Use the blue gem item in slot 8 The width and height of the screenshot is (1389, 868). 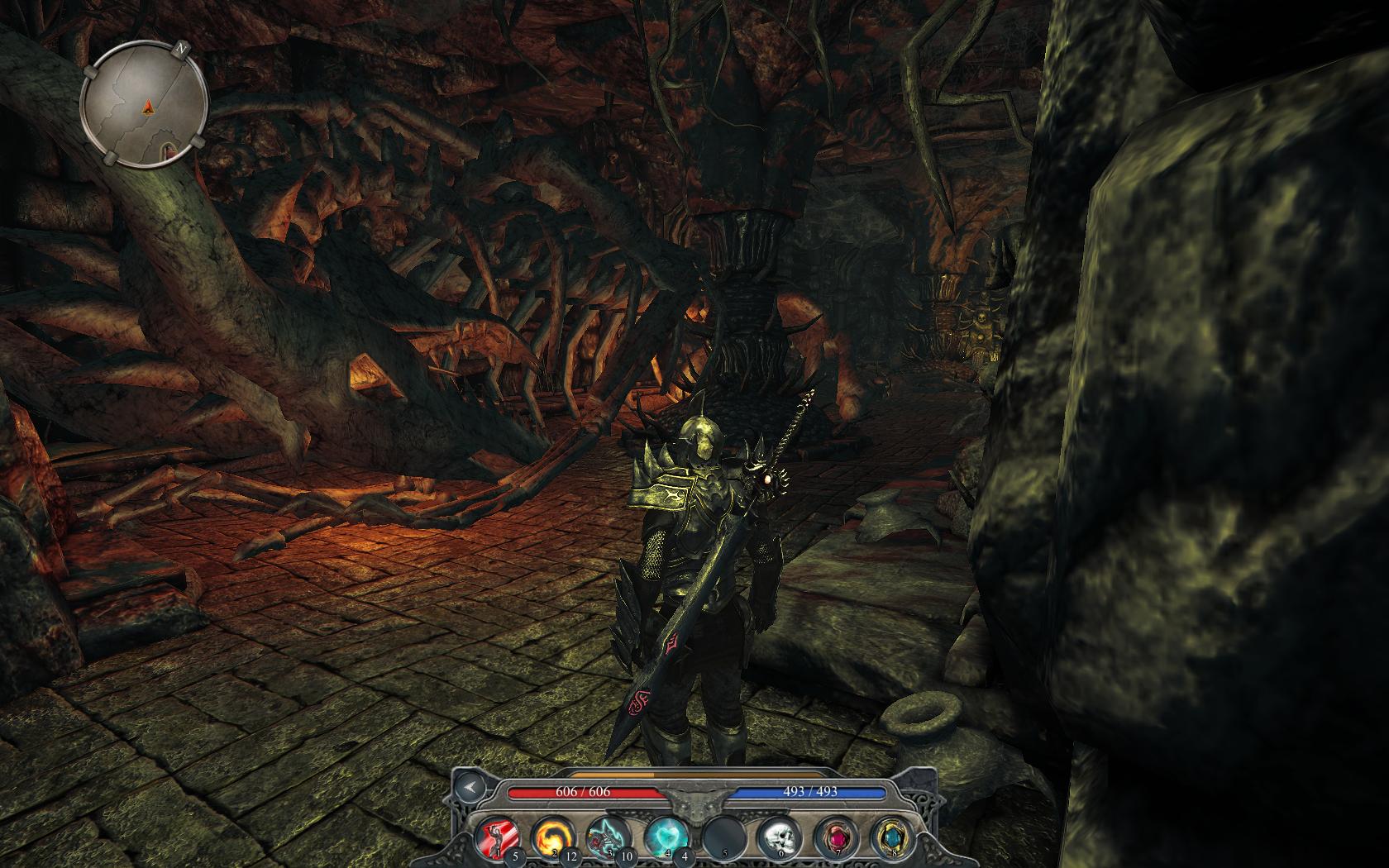click(x=890, y=837)
